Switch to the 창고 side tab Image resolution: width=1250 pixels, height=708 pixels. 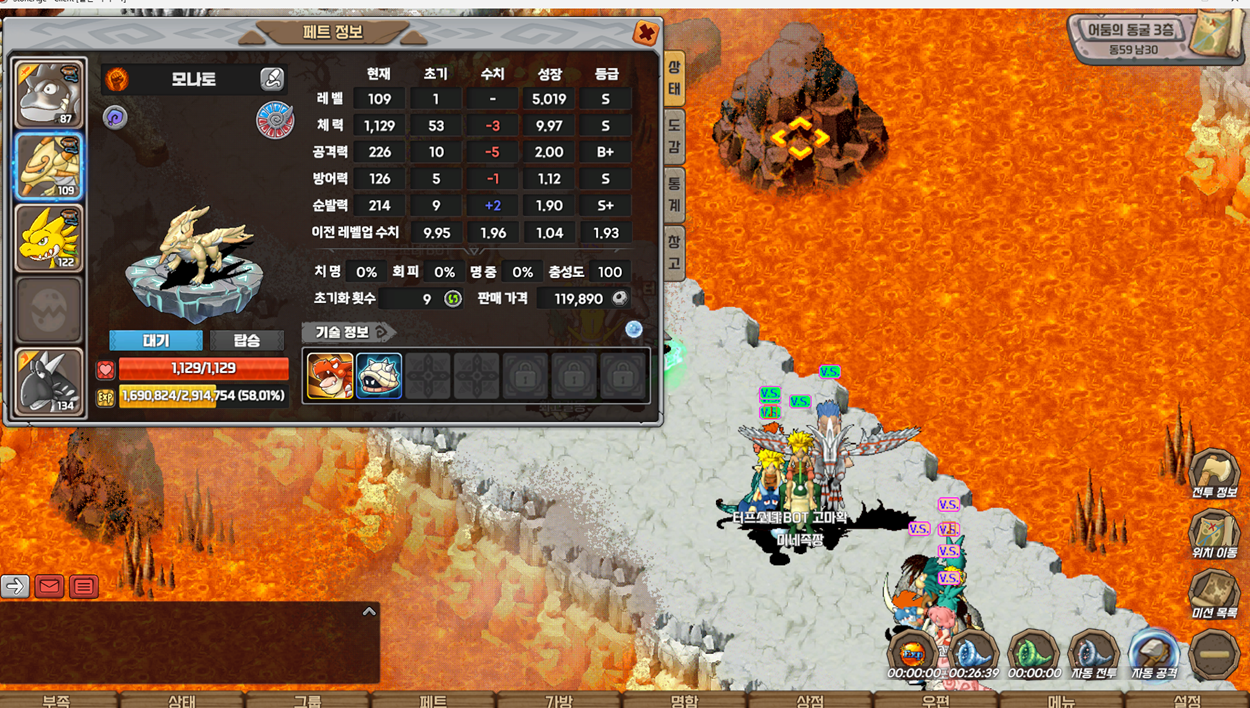(x=675, y=253)
